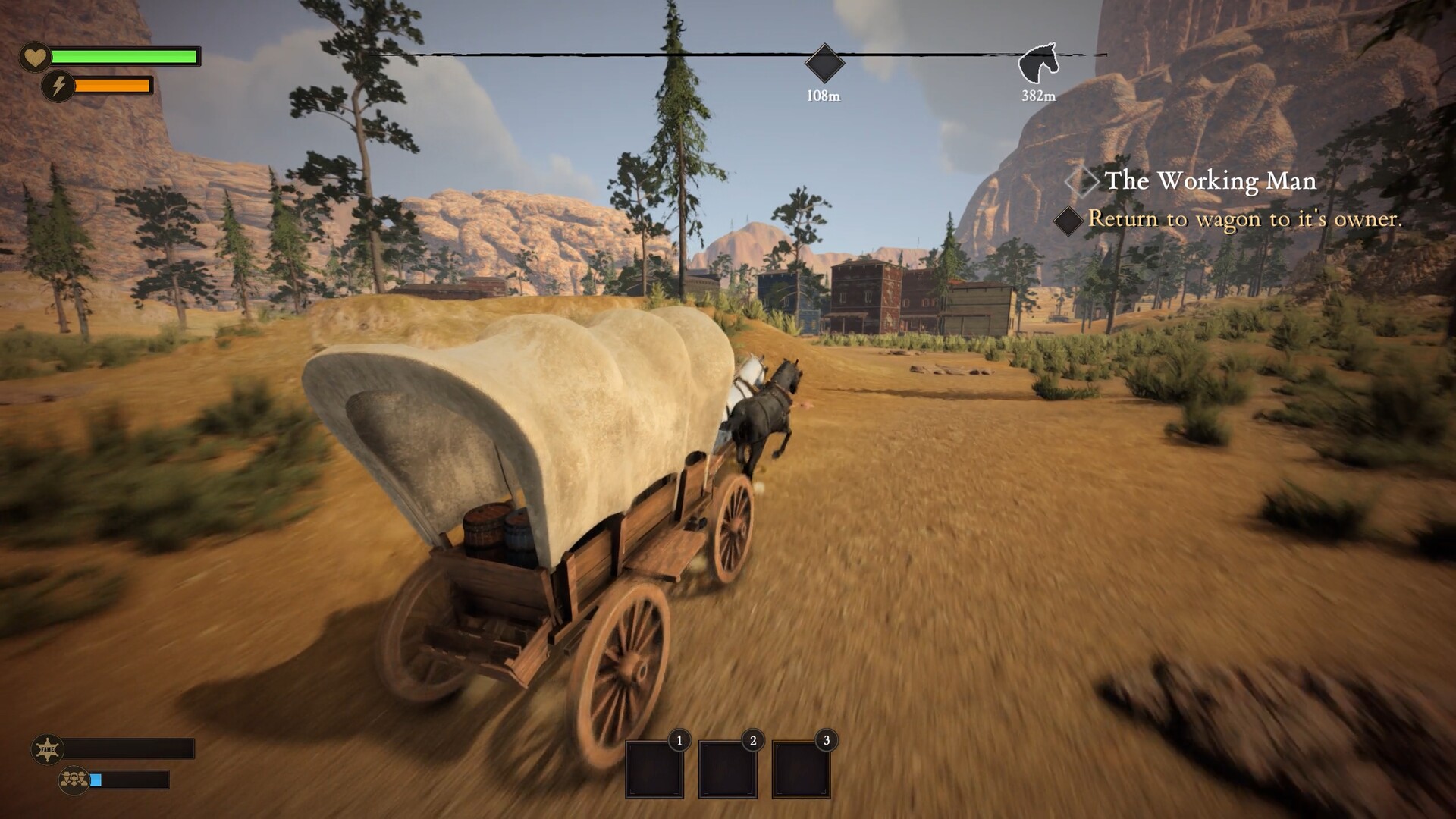This screenshot has height=819, width=1456.
Task: Select the diamond beside The Working Man title
Action: pos(1083,182)
